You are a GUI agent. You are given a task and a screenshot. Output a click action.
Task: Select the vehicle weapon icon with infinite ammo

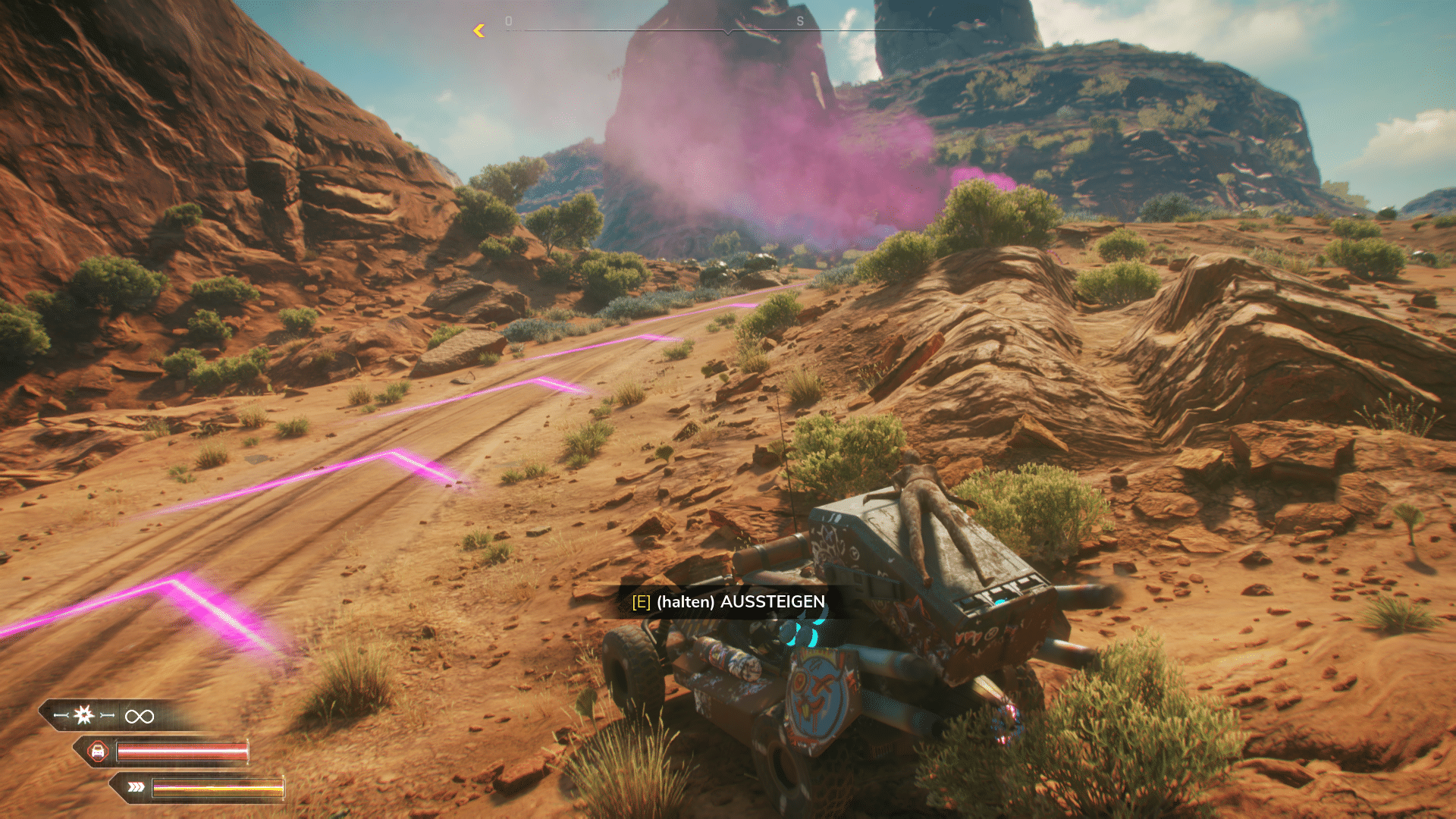(84, 715)
